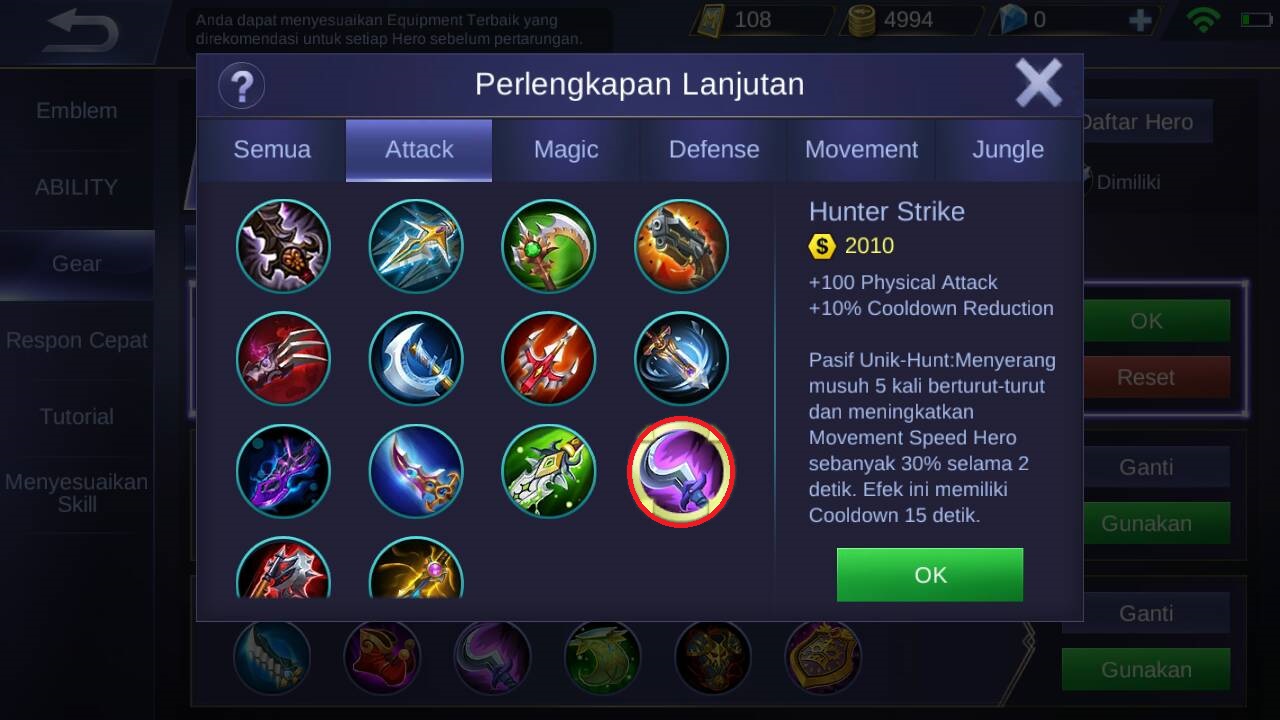Pick the red trident spear item
Viewport: 1280px width, 720px height.
548,359
